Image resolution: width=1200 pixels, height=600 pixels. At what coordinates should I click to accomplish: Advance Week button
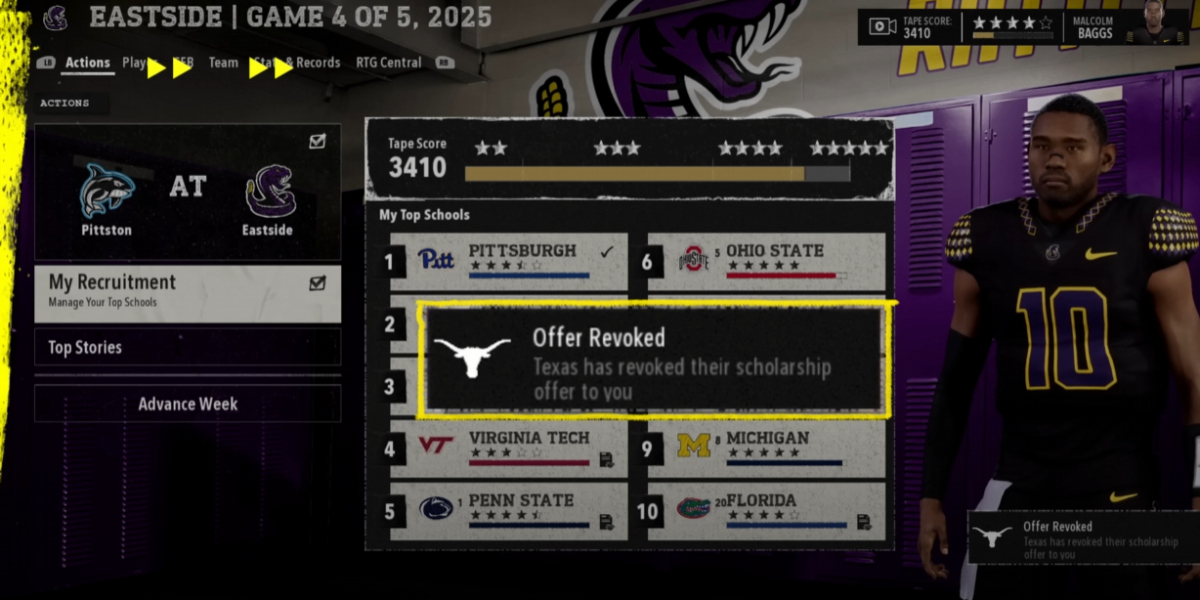188,404
